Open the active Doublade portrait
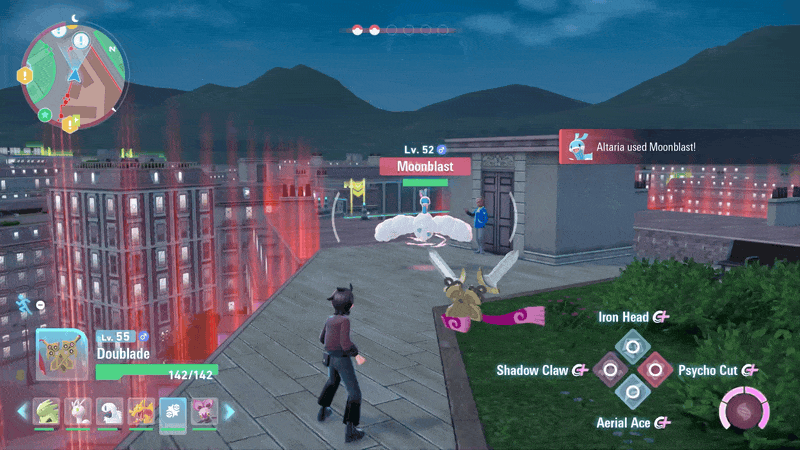Image resolution: width=800 pixels, height=450 pixels. pyautogui.click(x=62, y=354)
